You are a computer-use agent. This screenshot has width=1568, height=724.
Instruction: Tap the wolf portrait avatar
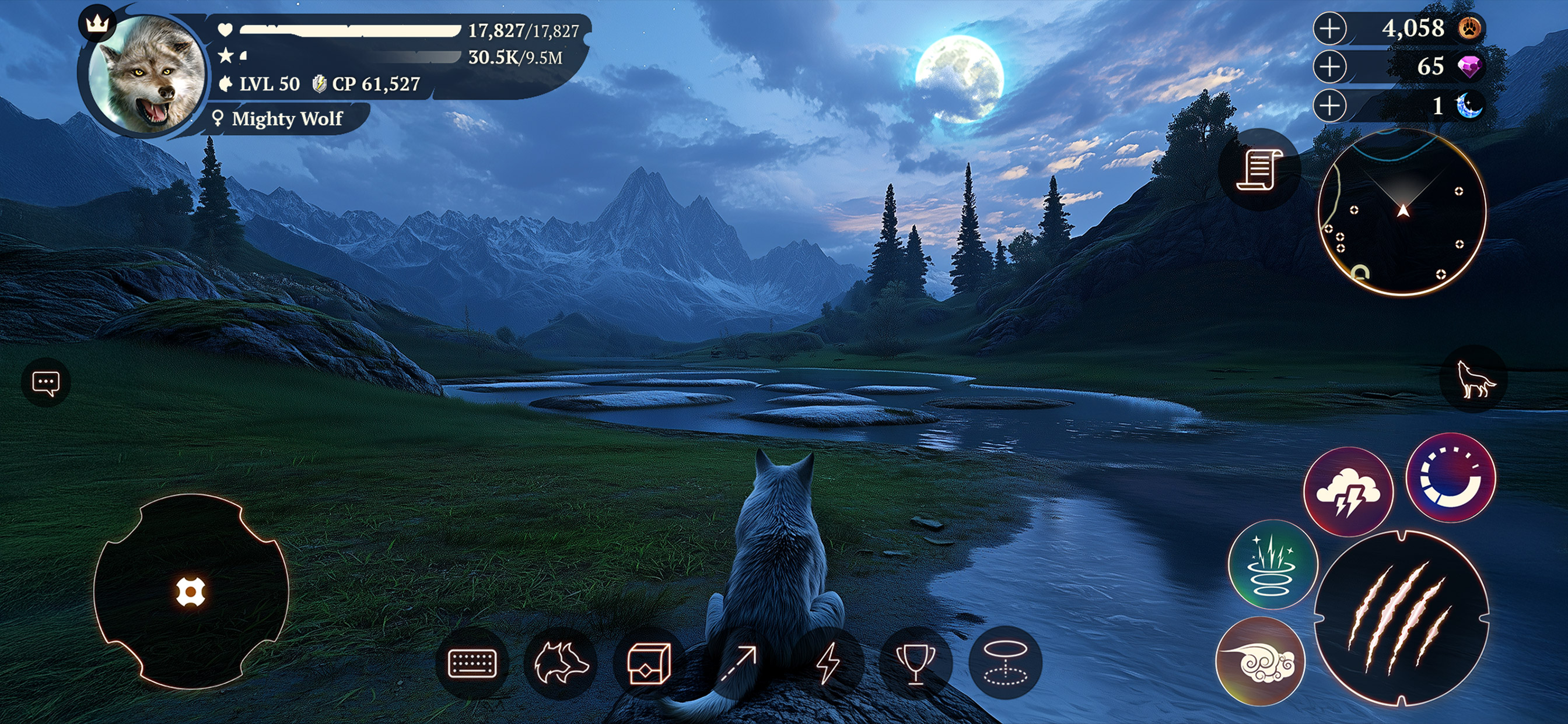pyautogui.click(x=146, y=74)
